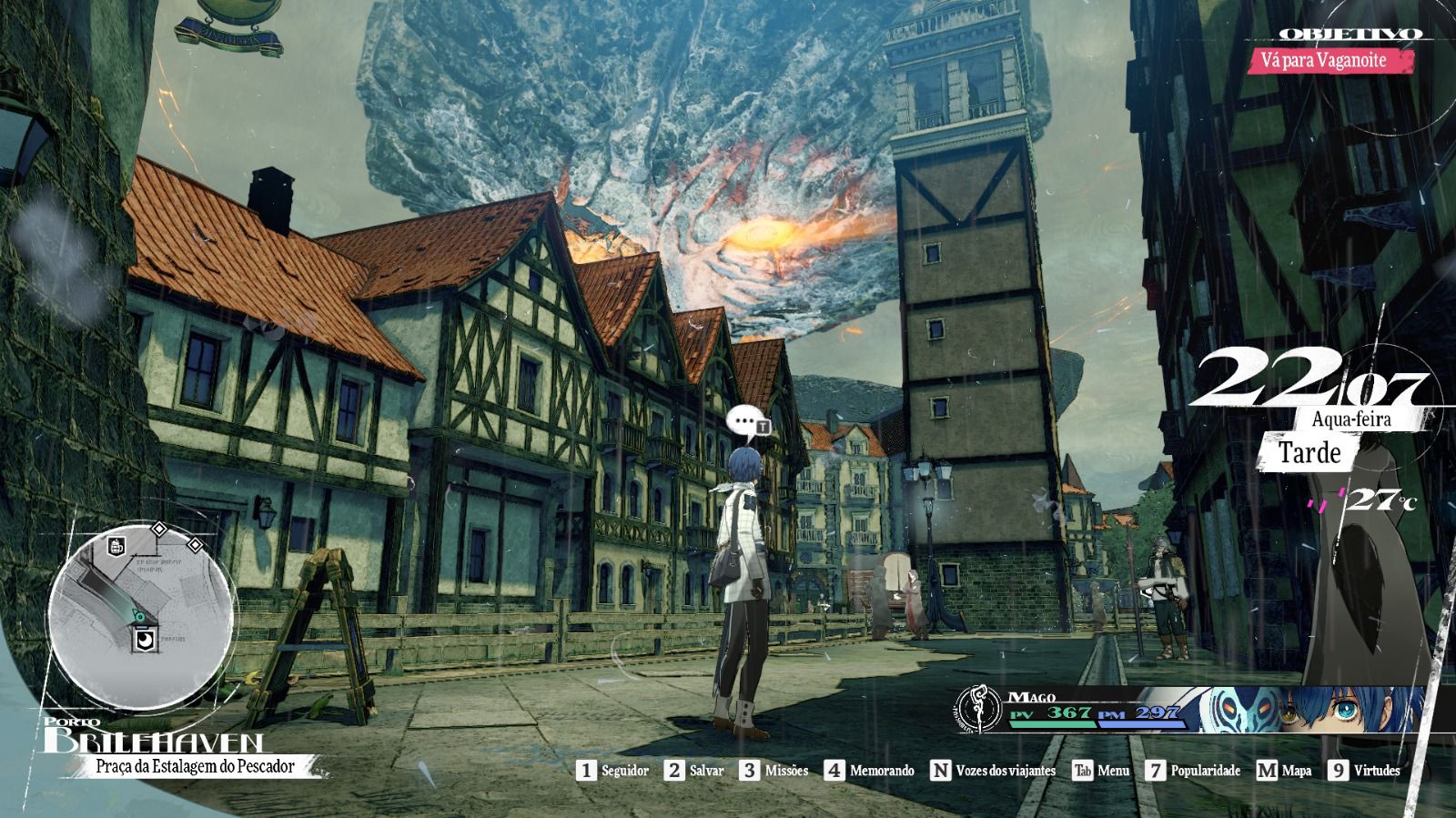Click the circular minimap
This screenshot has width=1456, height=818.
139,619
